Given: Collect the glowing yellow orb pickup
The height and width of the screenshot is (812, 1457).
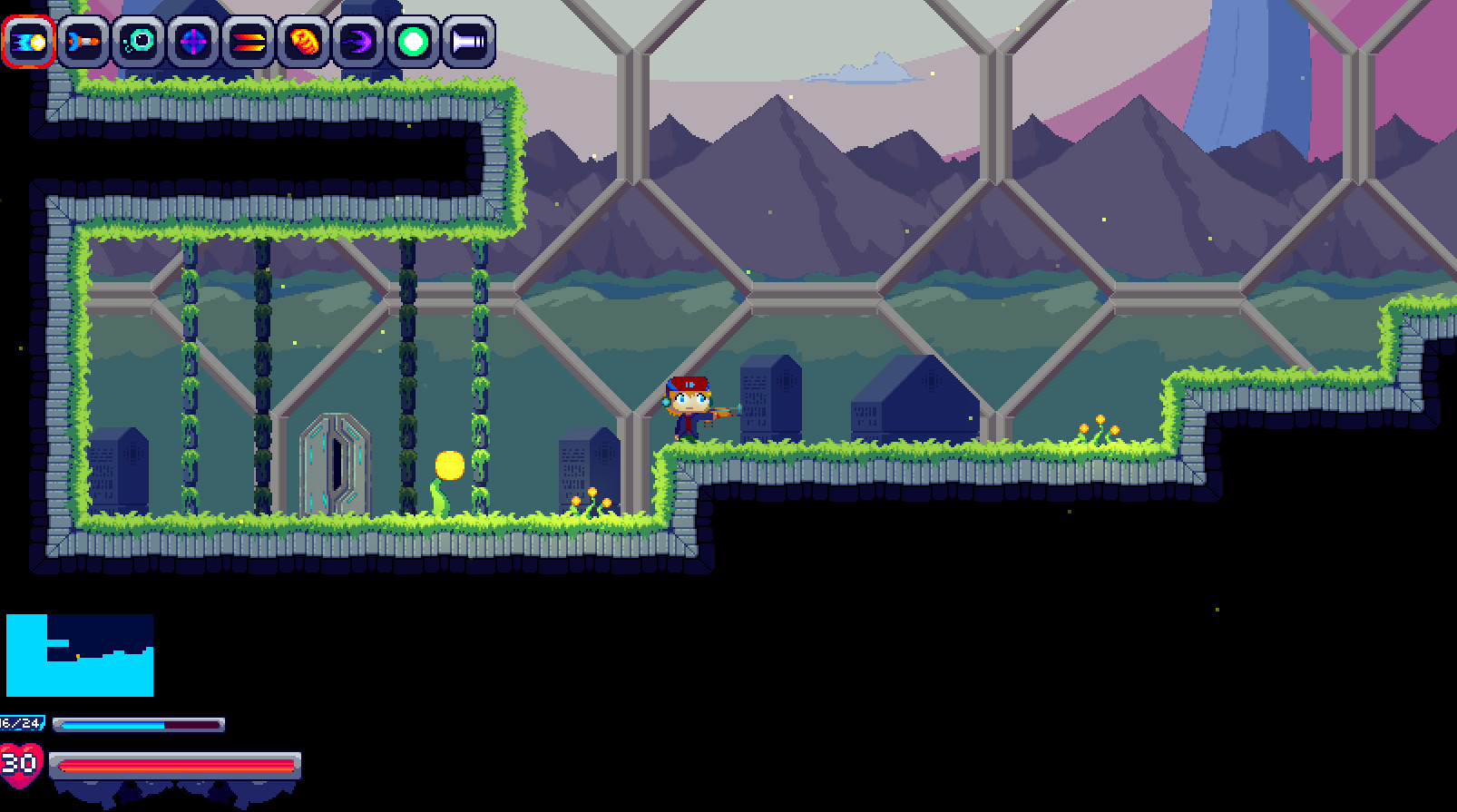Looking at the screenshot, I should (x=449, y=464).
